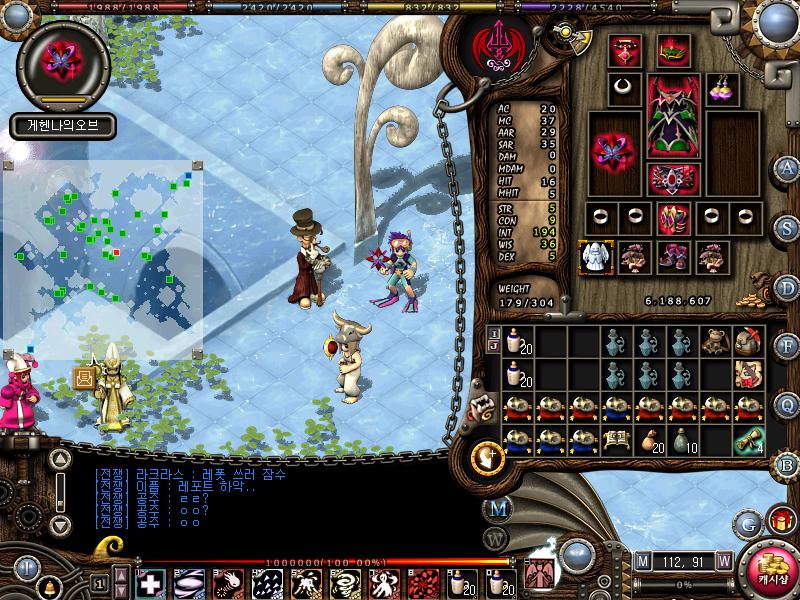
Task: Click the round B side button
Action: pyautogui.click(x=787, y=463)
